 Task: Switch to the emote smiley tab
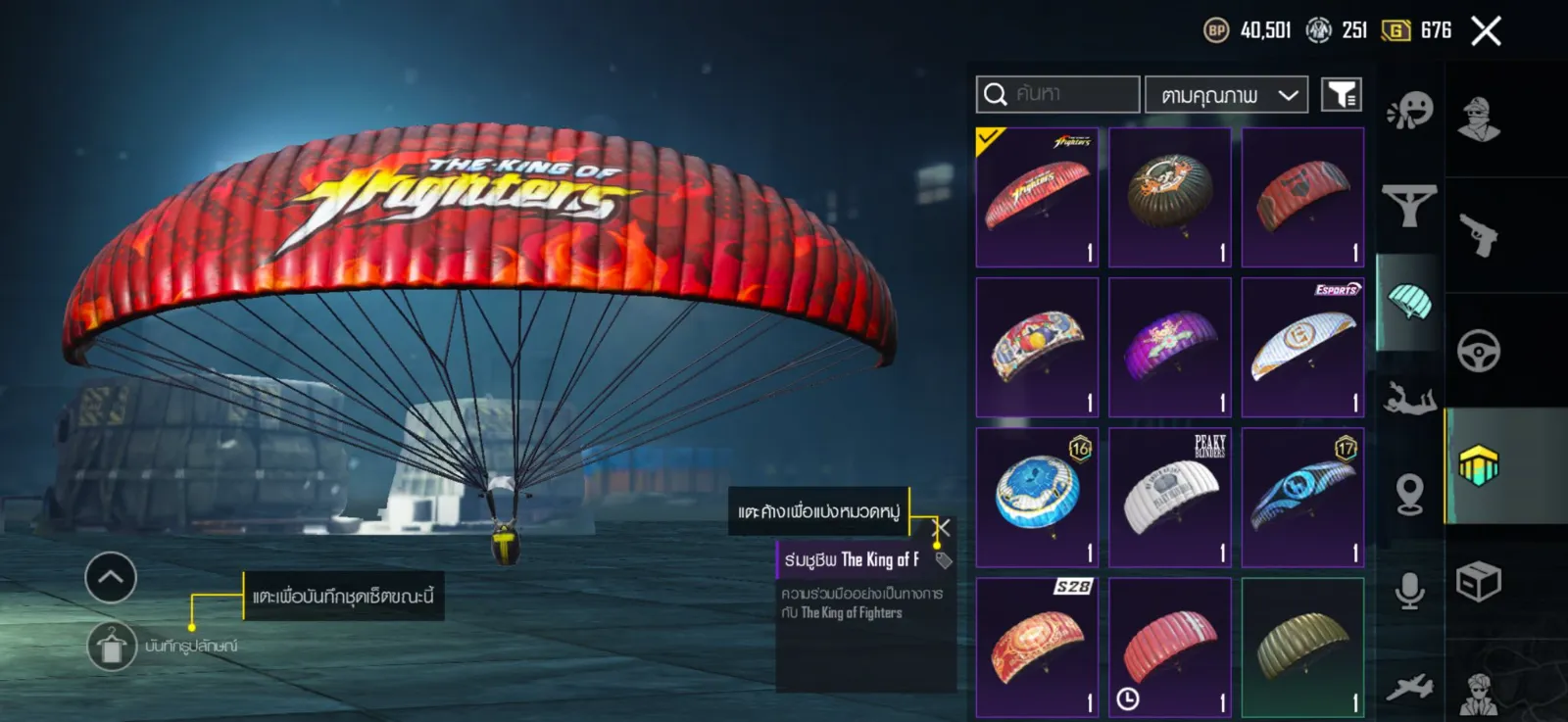point(1410,111)
